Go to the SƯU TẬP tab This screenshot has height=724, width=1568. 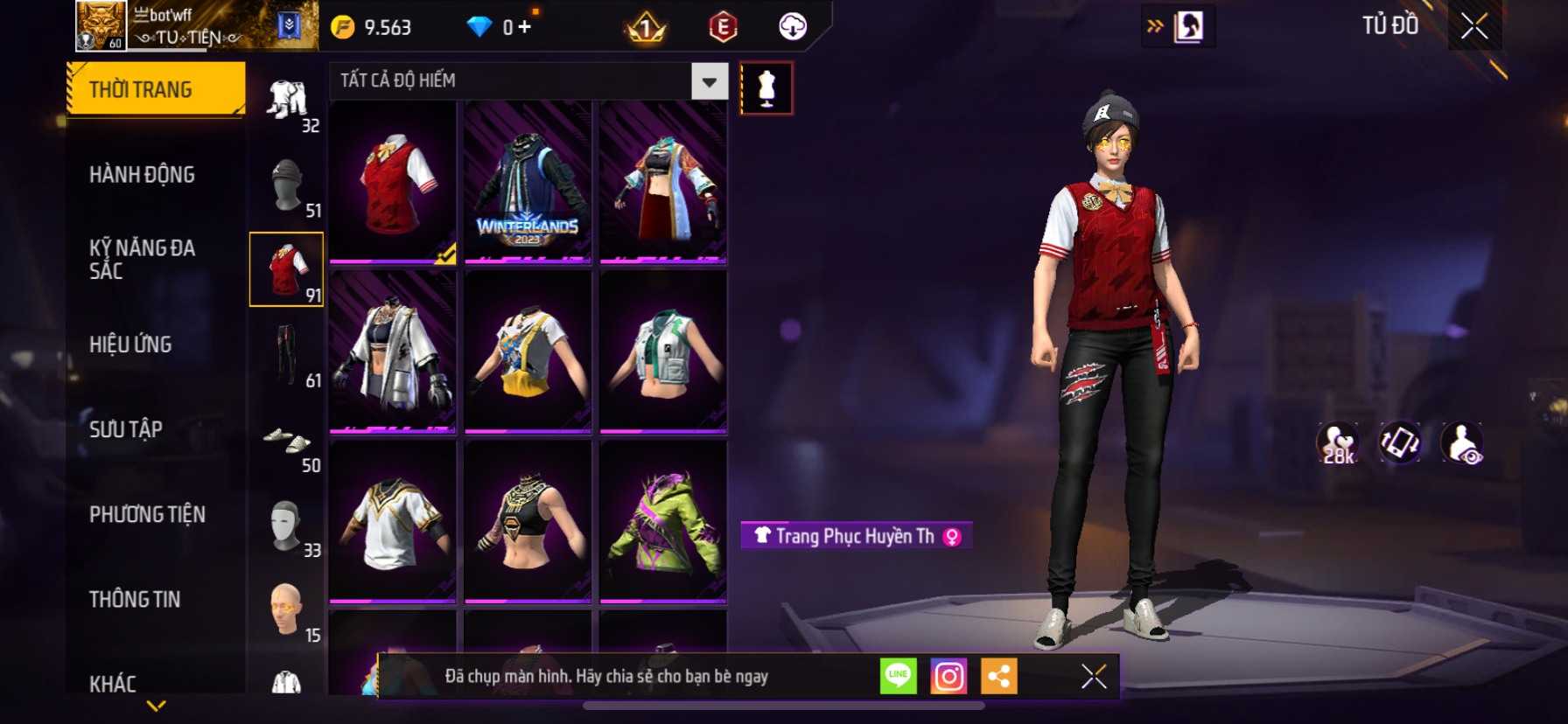(126, 429)
